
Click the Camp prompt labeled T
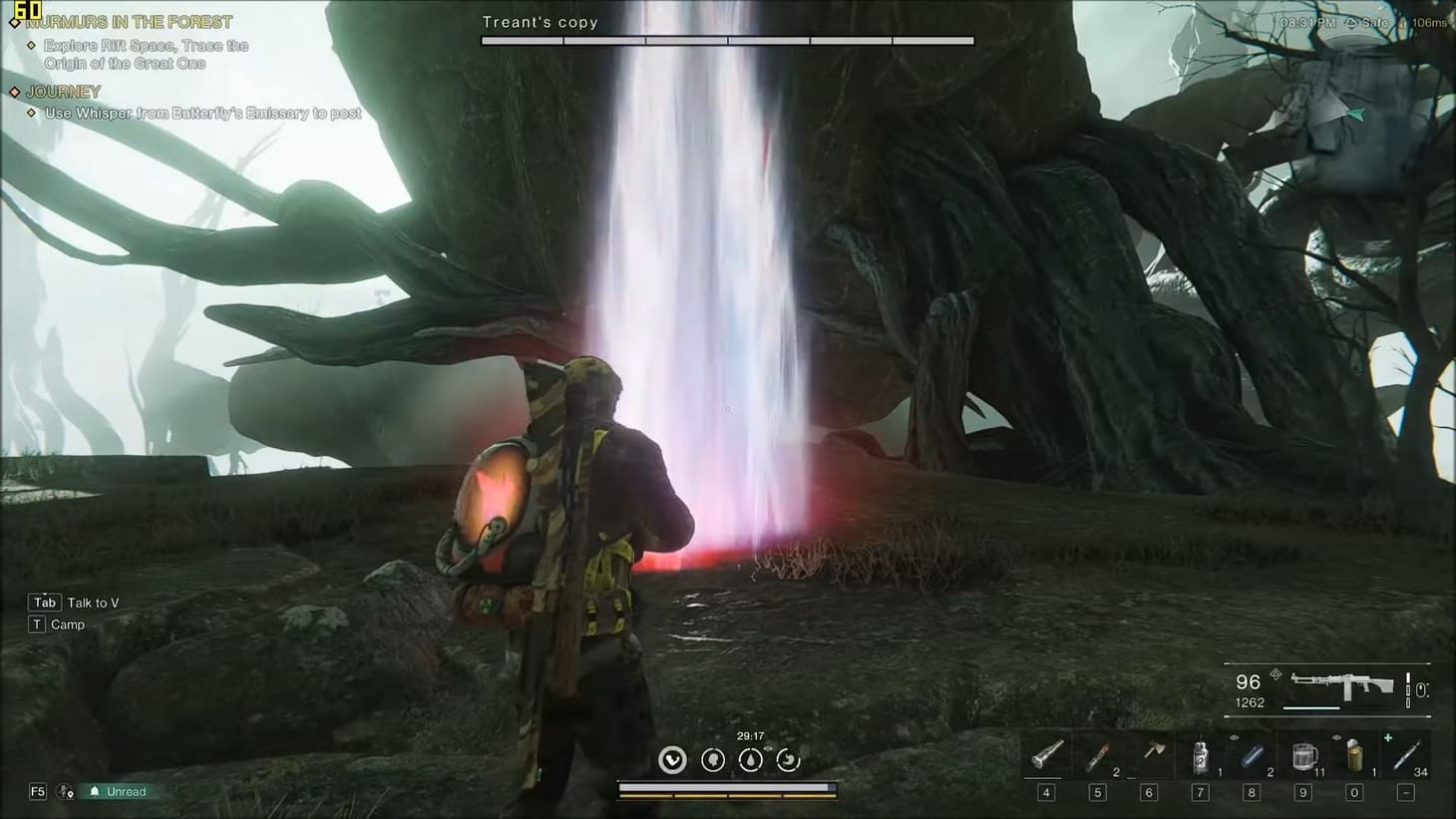(56, 623)
